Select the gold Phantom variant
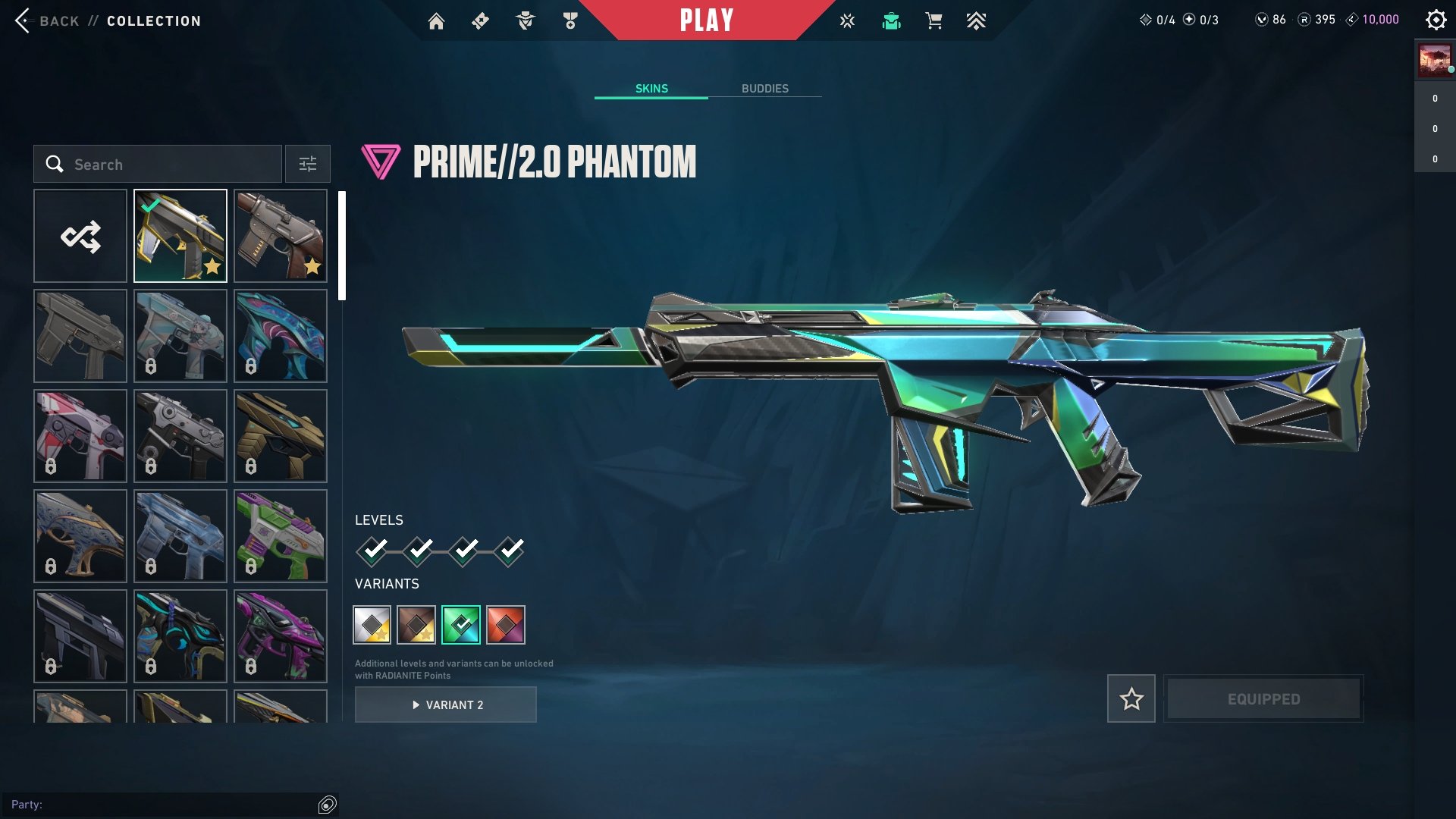This screenshot has width=1456, height=819. 371,624
